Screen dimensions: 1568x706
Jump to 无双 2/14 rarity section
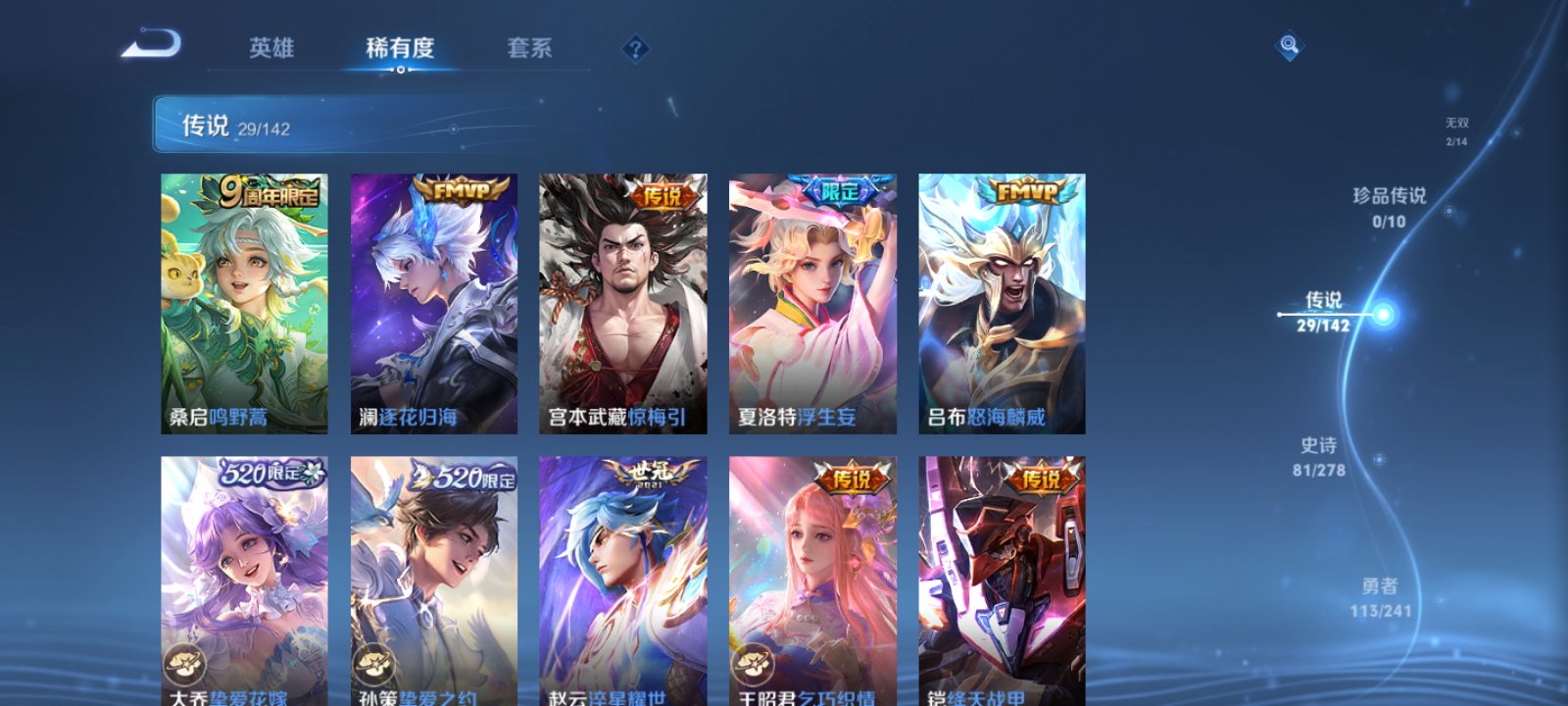click(1455, 131)
